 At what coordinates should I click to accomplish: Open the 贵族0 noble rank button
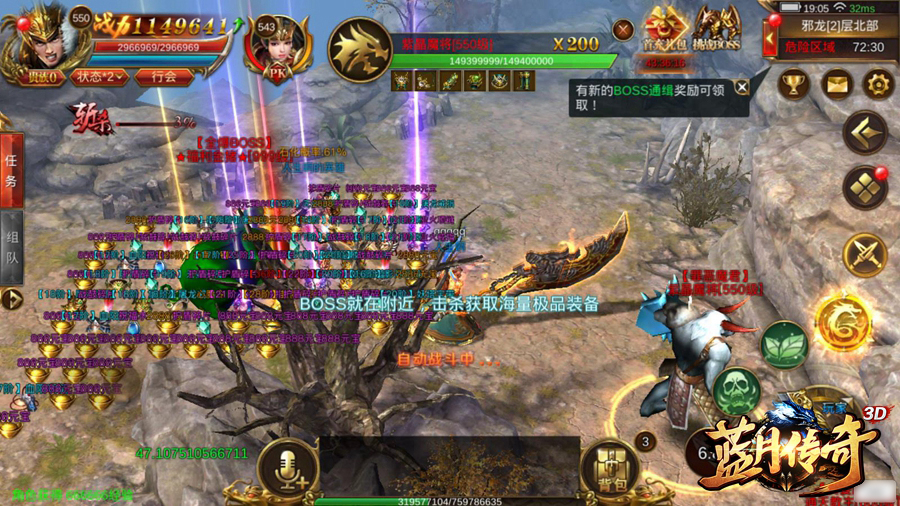[x=40, y=76]
